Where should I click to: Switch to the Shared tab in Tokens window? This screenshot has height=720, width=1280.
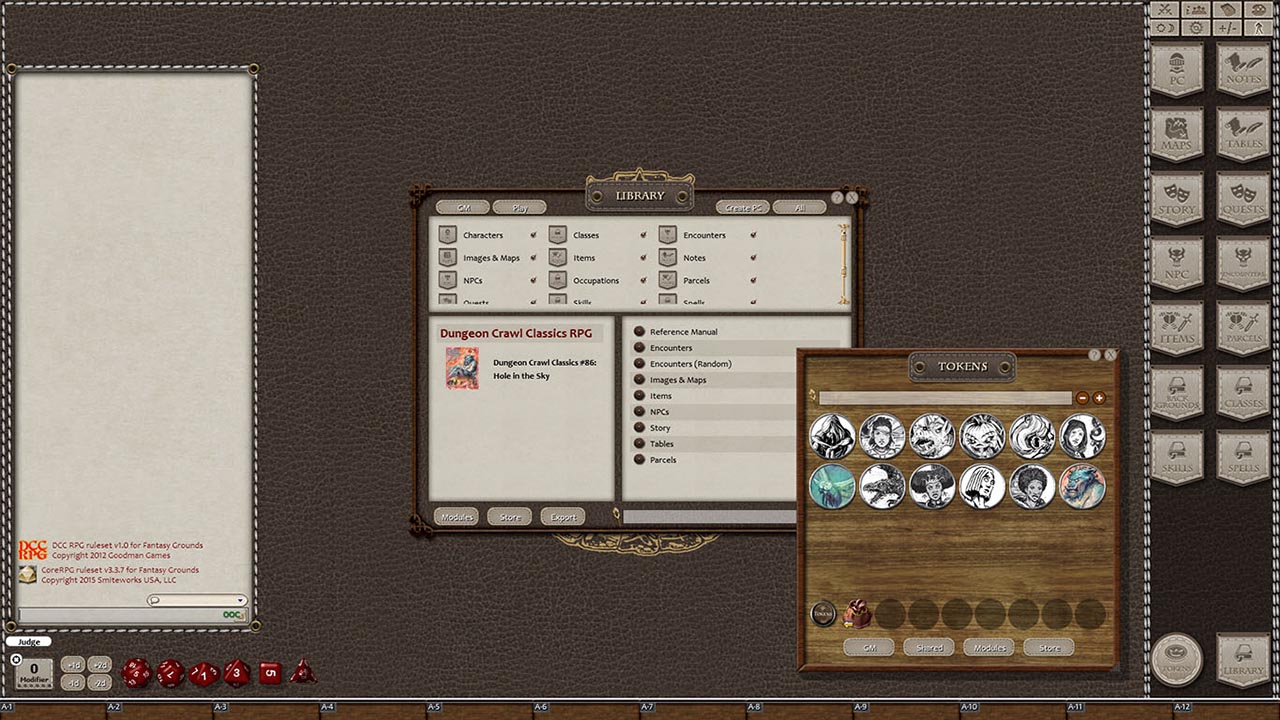pos(928,647)
